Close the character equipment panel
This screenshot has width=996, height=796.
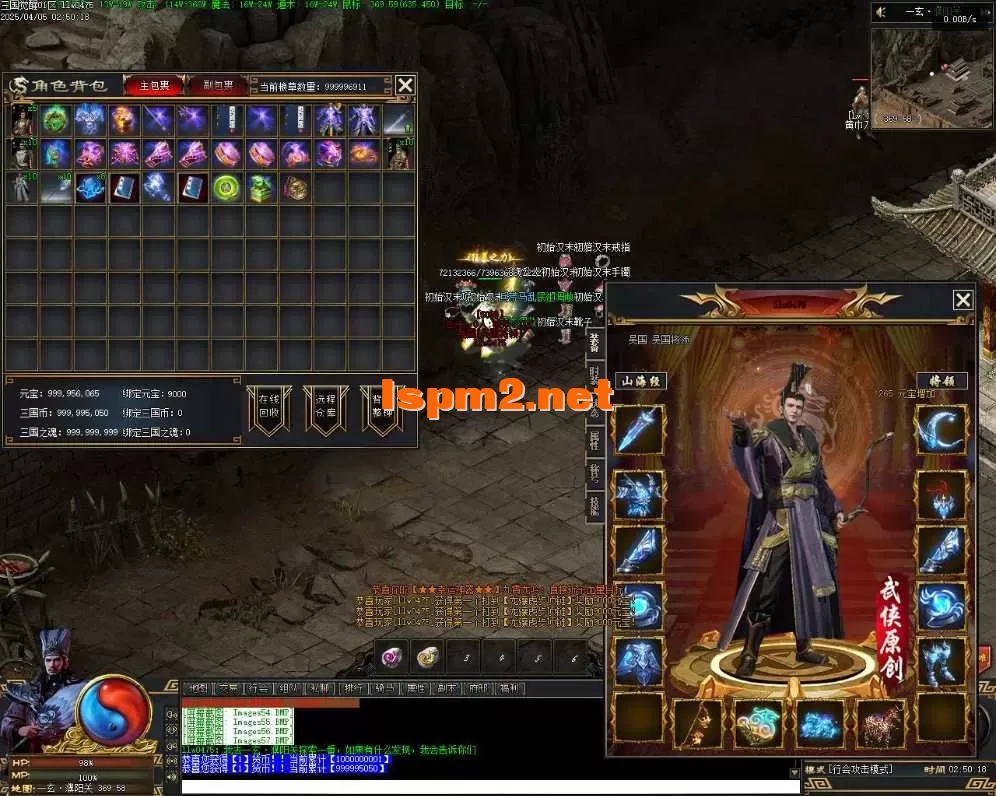coord(962,300)
